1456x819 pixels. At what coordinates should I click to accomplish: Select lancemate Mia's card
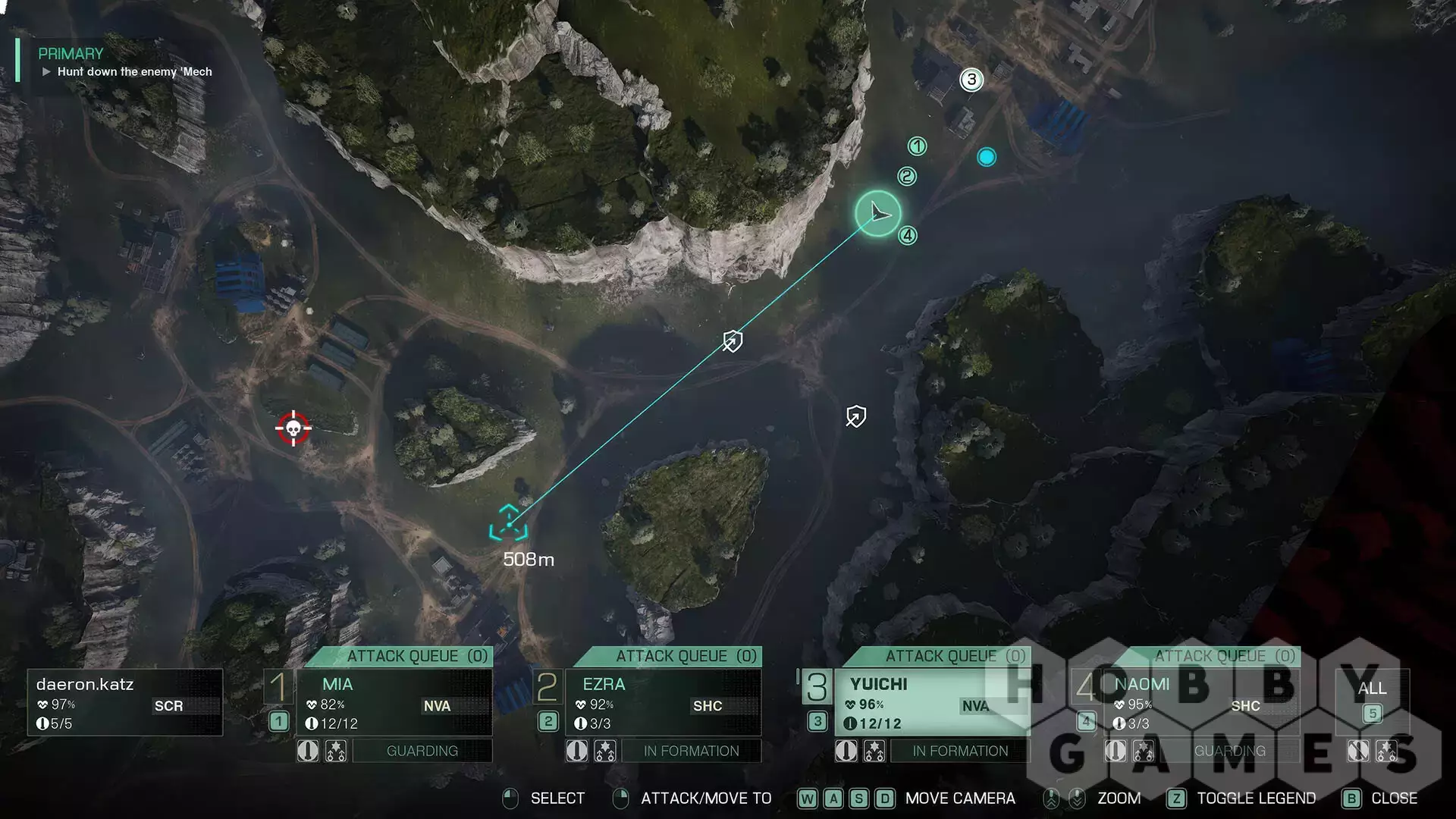pos(394,702)
